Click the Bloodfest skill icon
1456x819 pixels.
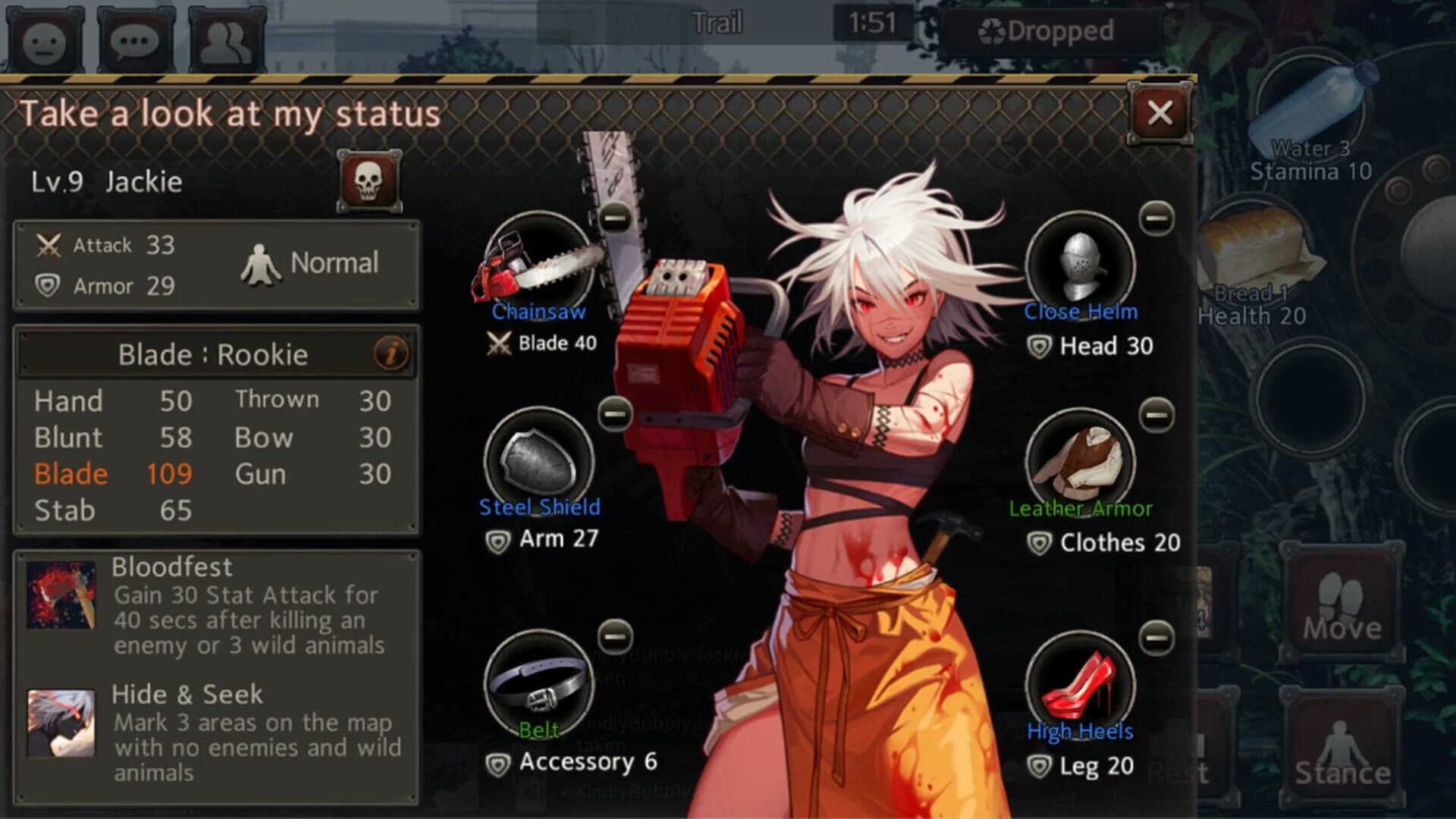62,595
